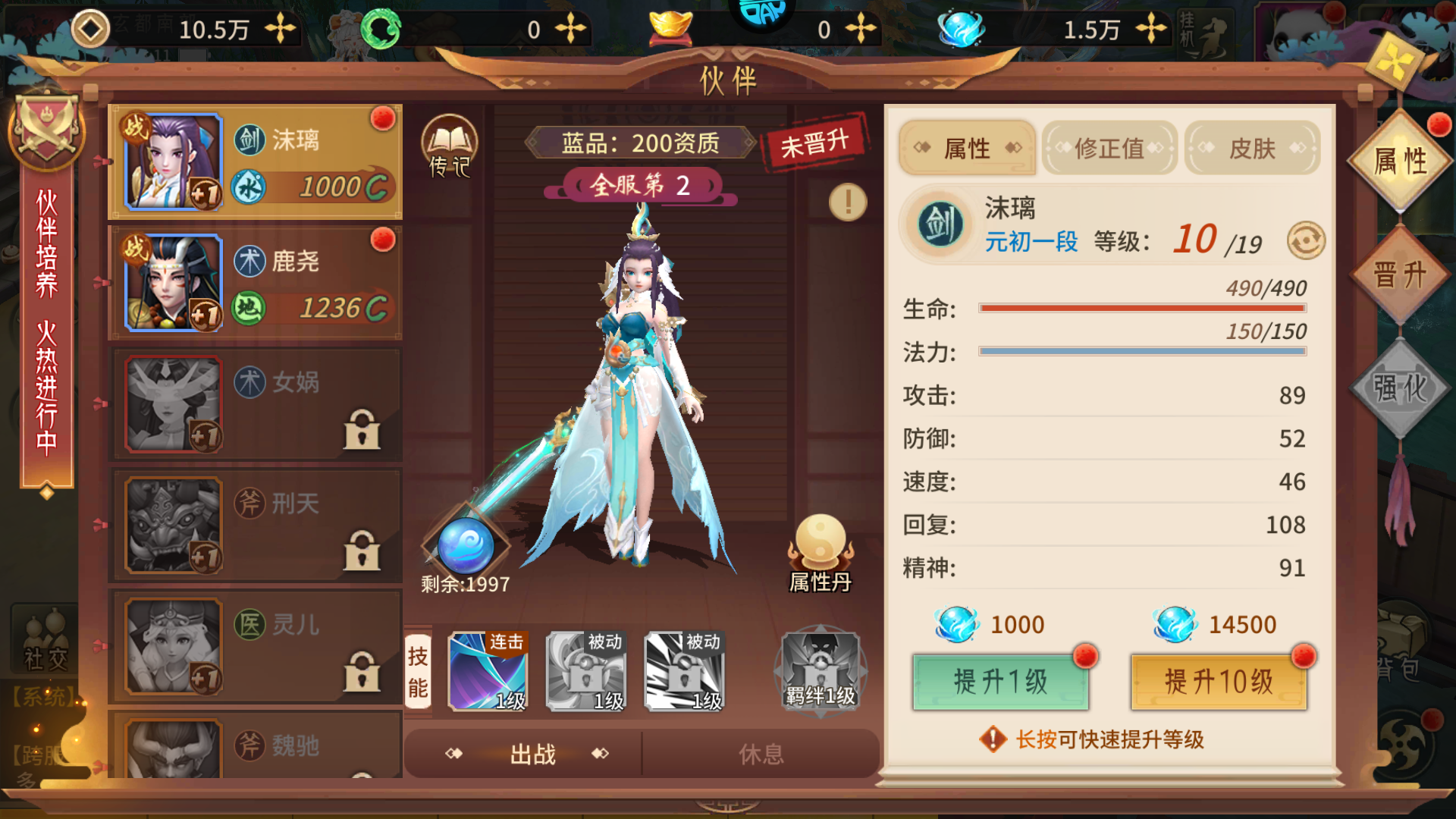This screenshot has height=819, width=1456.
Task: View the 羁绊1级 bond icon
Action: [819, 671]
